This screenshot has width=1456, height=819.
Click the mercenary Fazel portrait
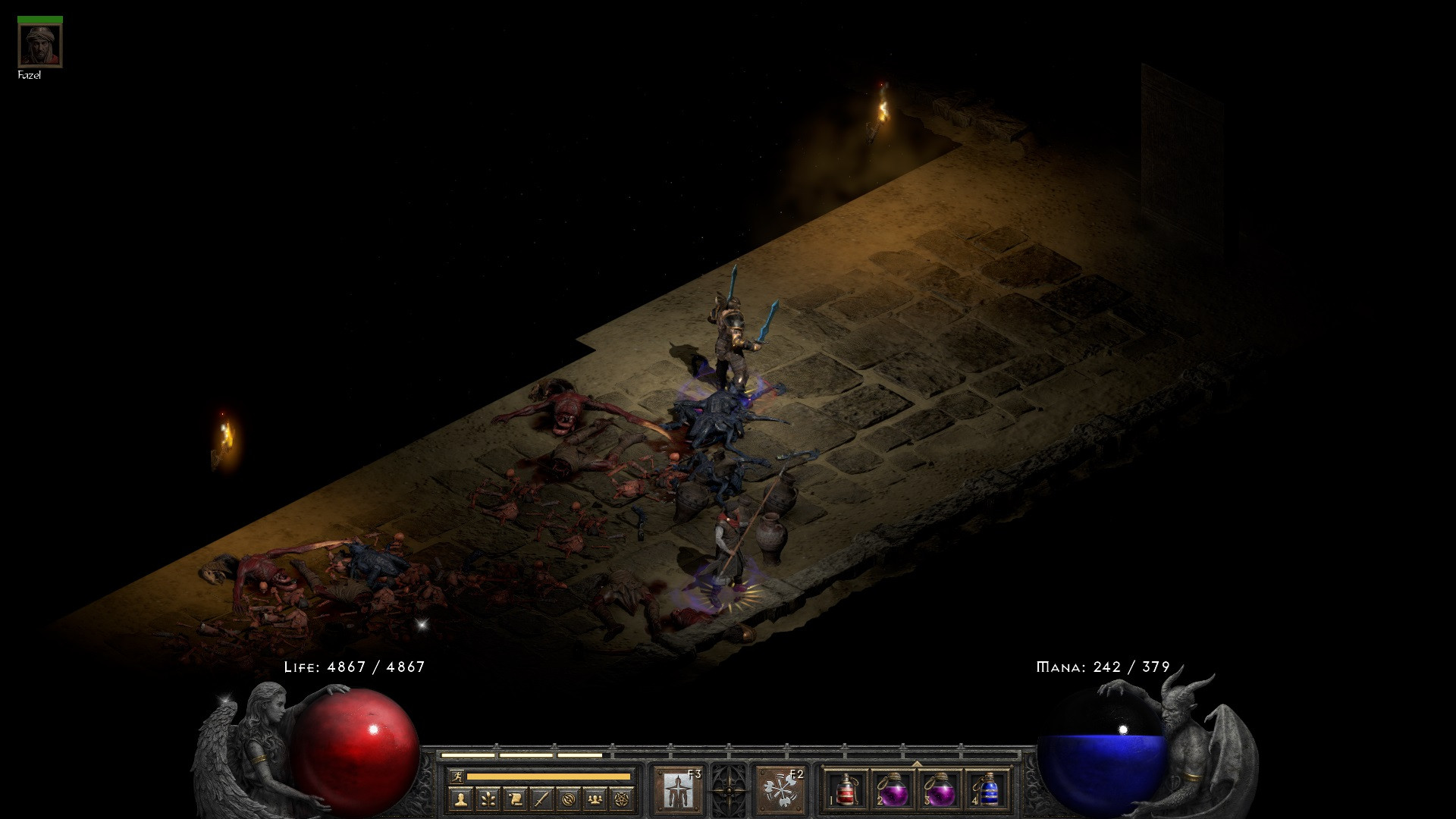(40, 45)
